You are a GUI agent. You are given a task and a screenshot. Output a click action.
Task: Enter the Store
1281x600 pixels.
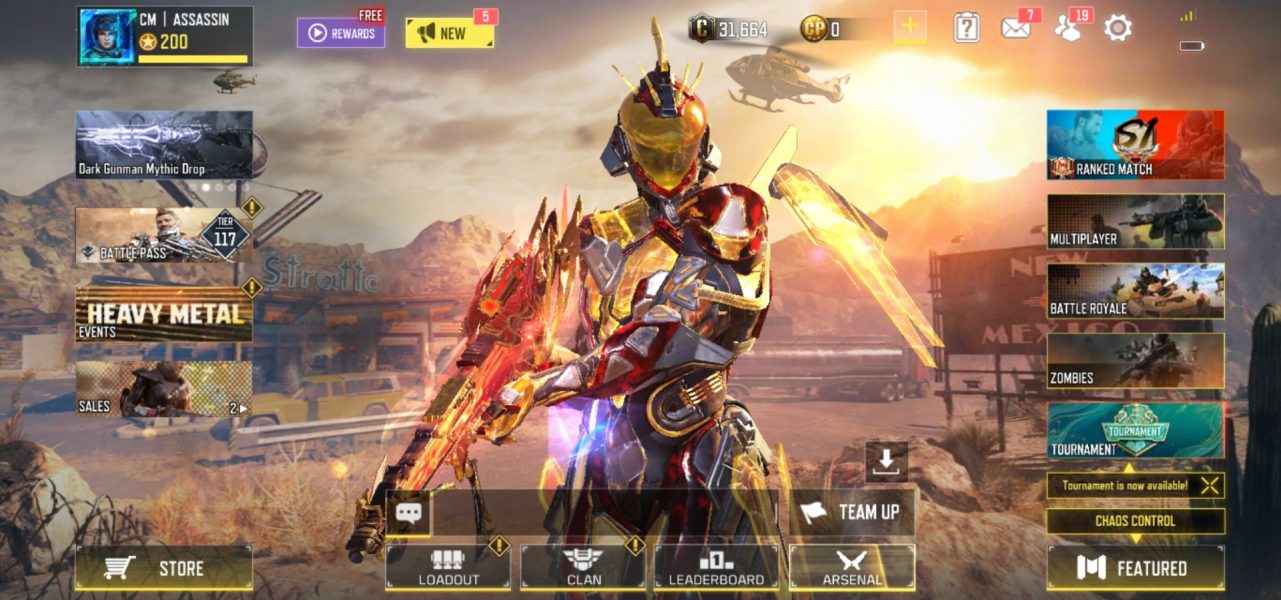point(164,568)
